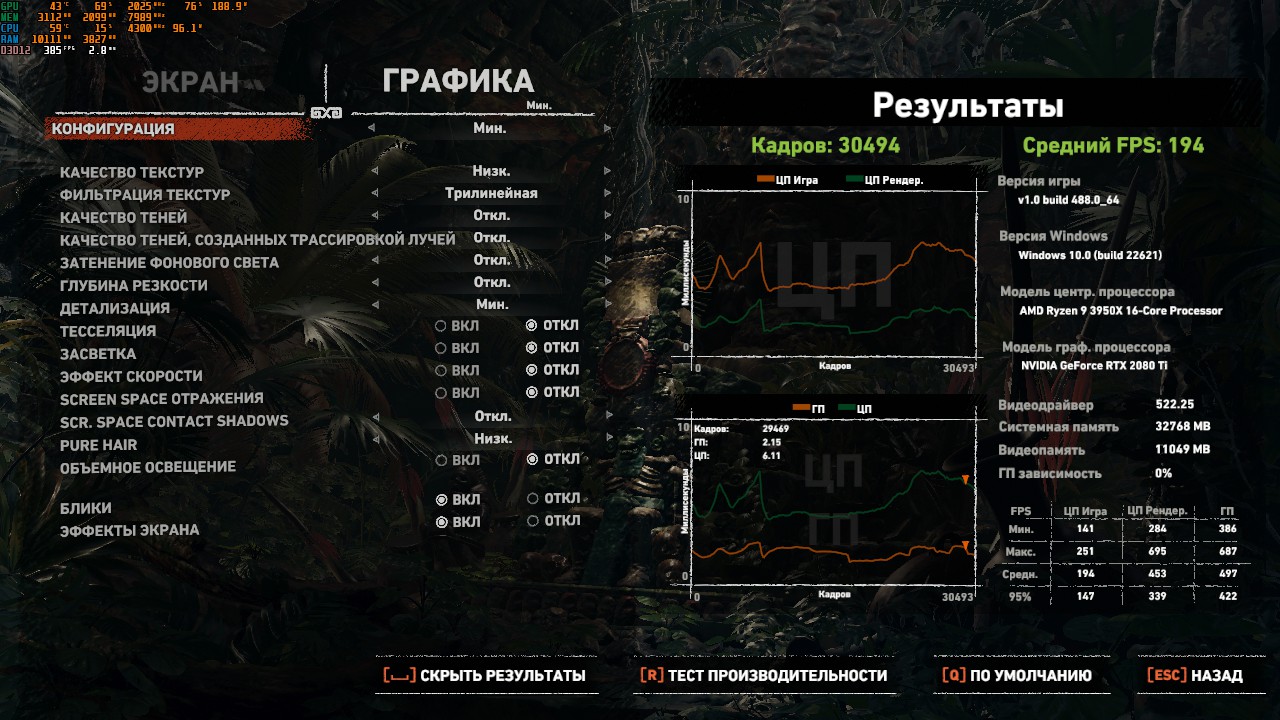Choose the ФИЛЬТРАЦИЯ ТЕКСТУР option
Screen dimensions: 1280x720
[x=144, y=195]
